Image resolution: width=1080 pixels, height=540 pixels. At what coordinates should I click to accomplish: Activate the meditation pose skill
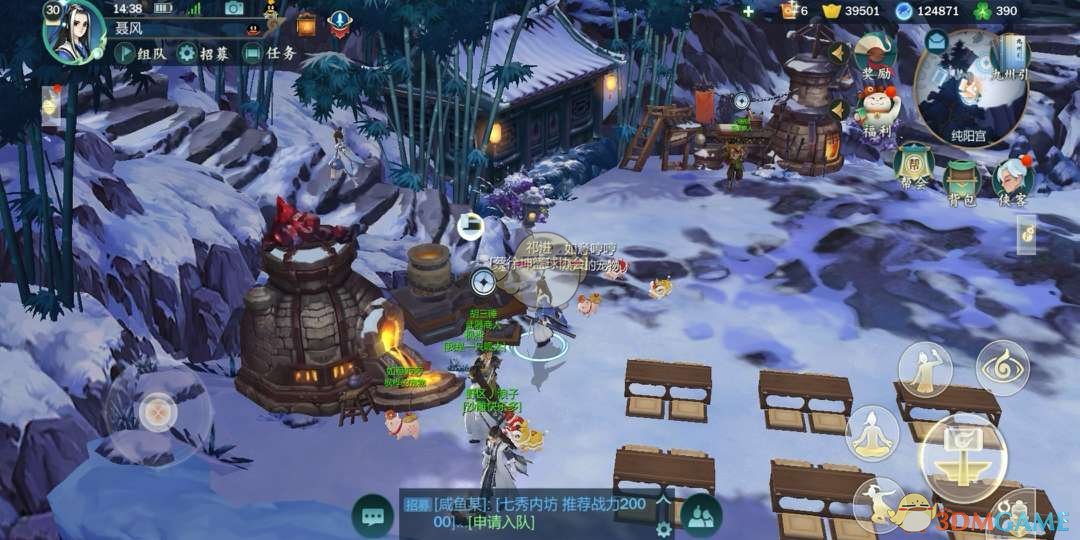[872, 433]
